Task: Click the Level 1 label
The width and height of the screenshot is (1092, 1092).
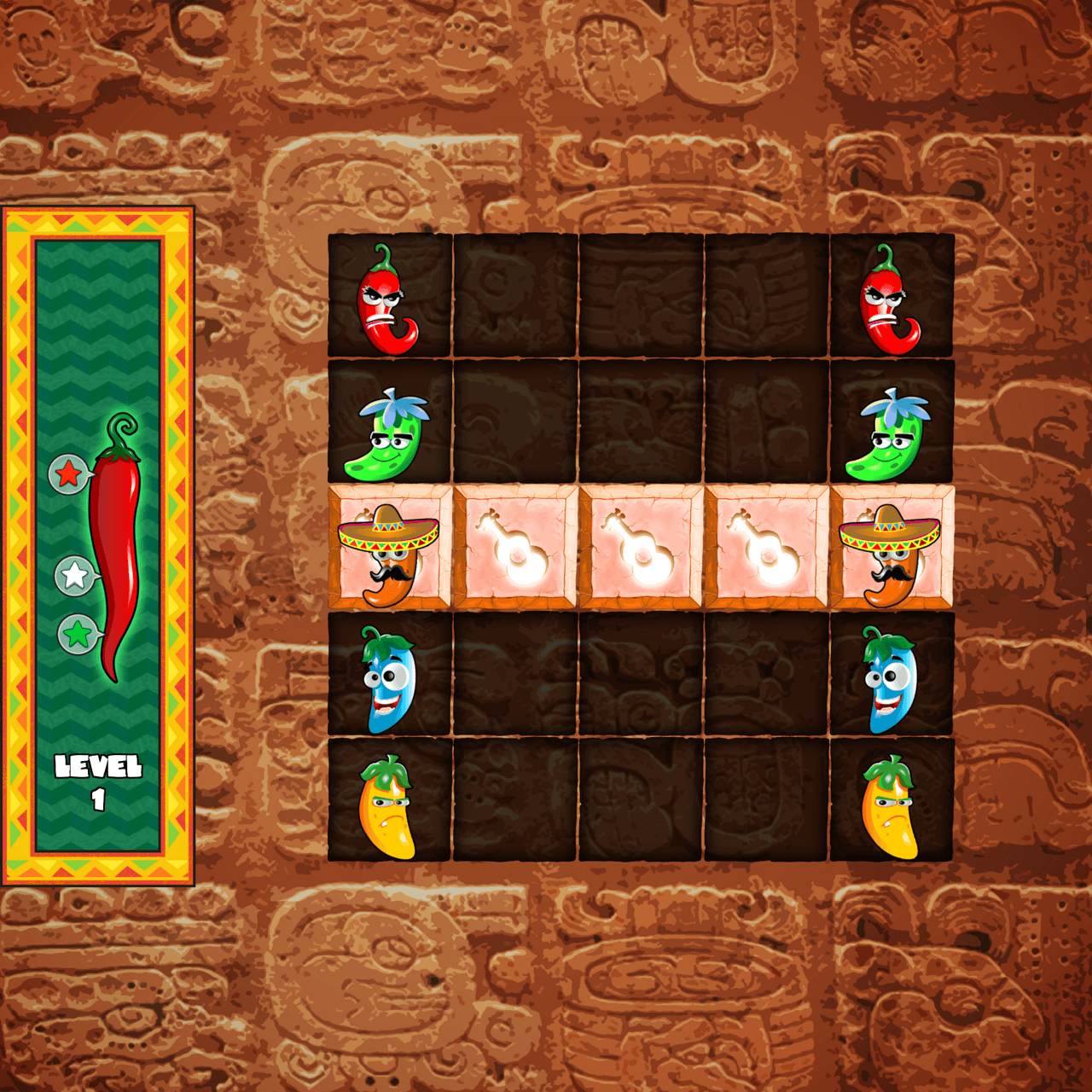Action: pos(96,778)
